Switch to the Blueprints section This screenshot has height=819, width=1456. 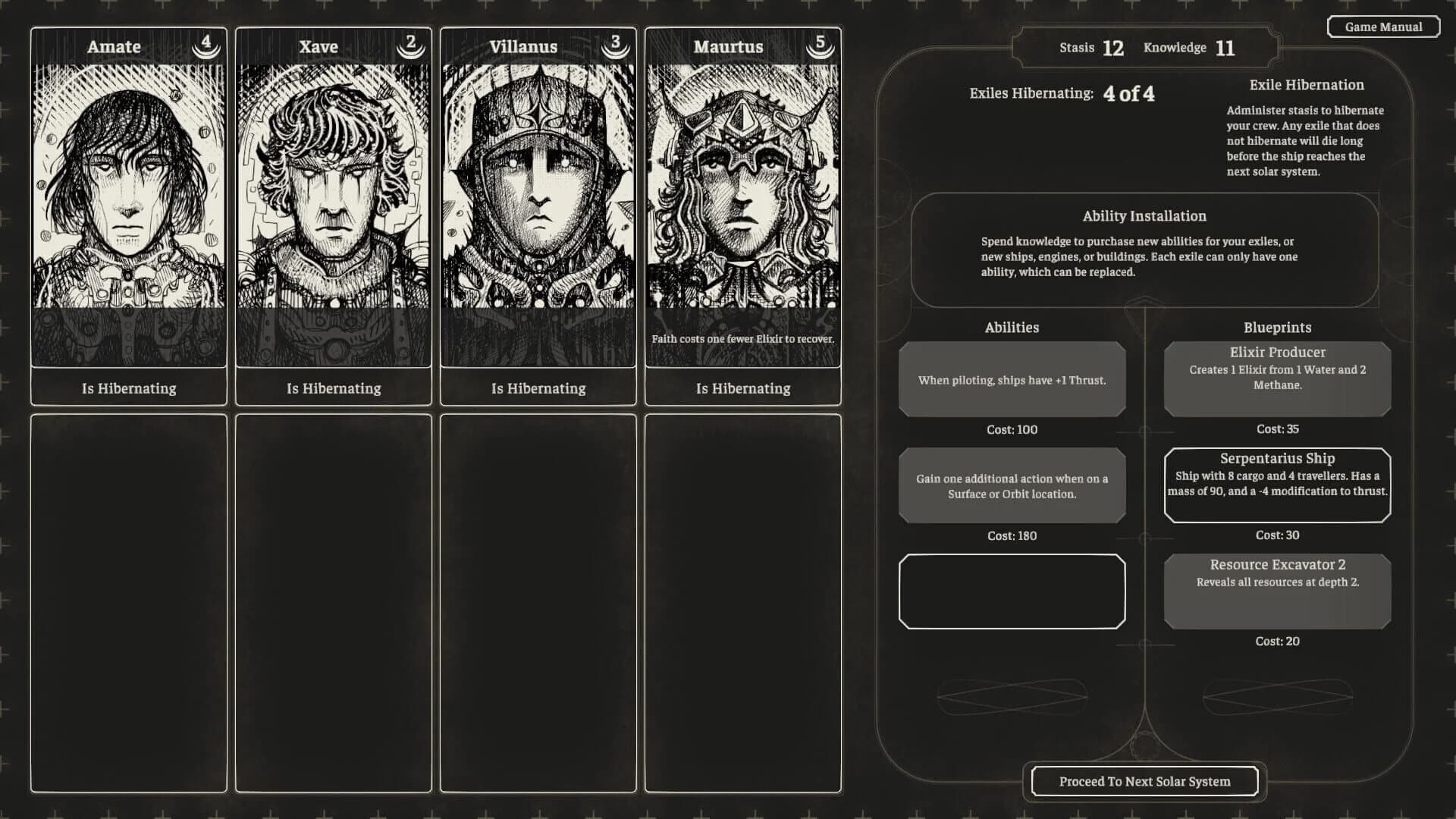(1277, 327)
